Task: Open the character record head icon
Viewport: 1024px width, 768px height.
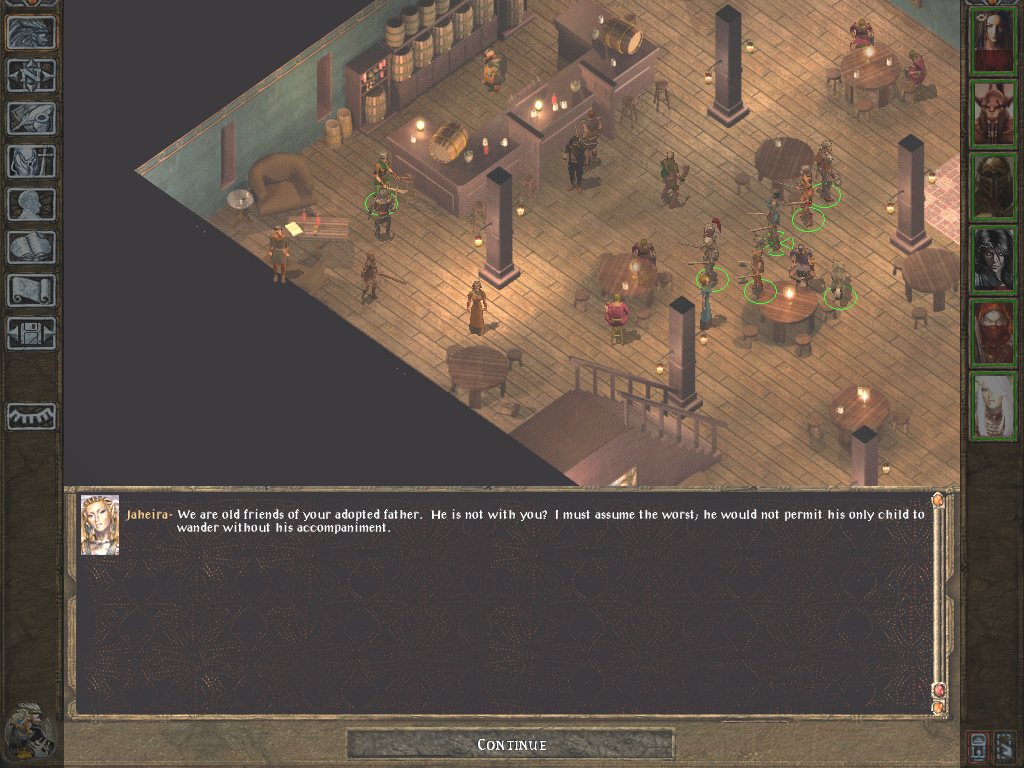Action: coord(31,205)
